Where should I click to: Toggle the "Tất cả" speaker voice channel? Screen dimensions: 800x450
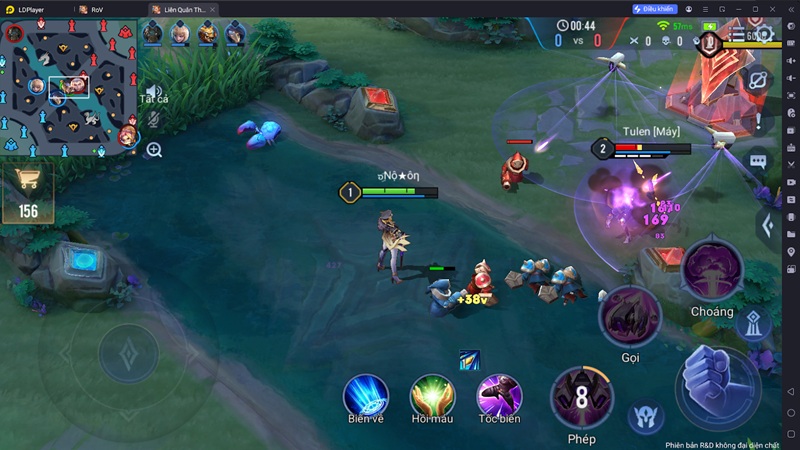[153, 93]
